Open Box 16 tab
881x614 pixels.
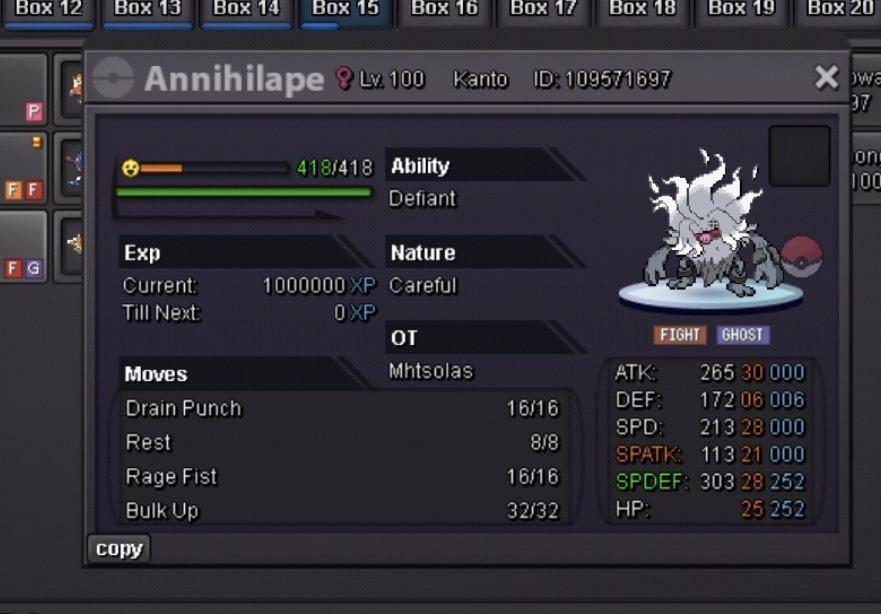(x=444, y=10)
